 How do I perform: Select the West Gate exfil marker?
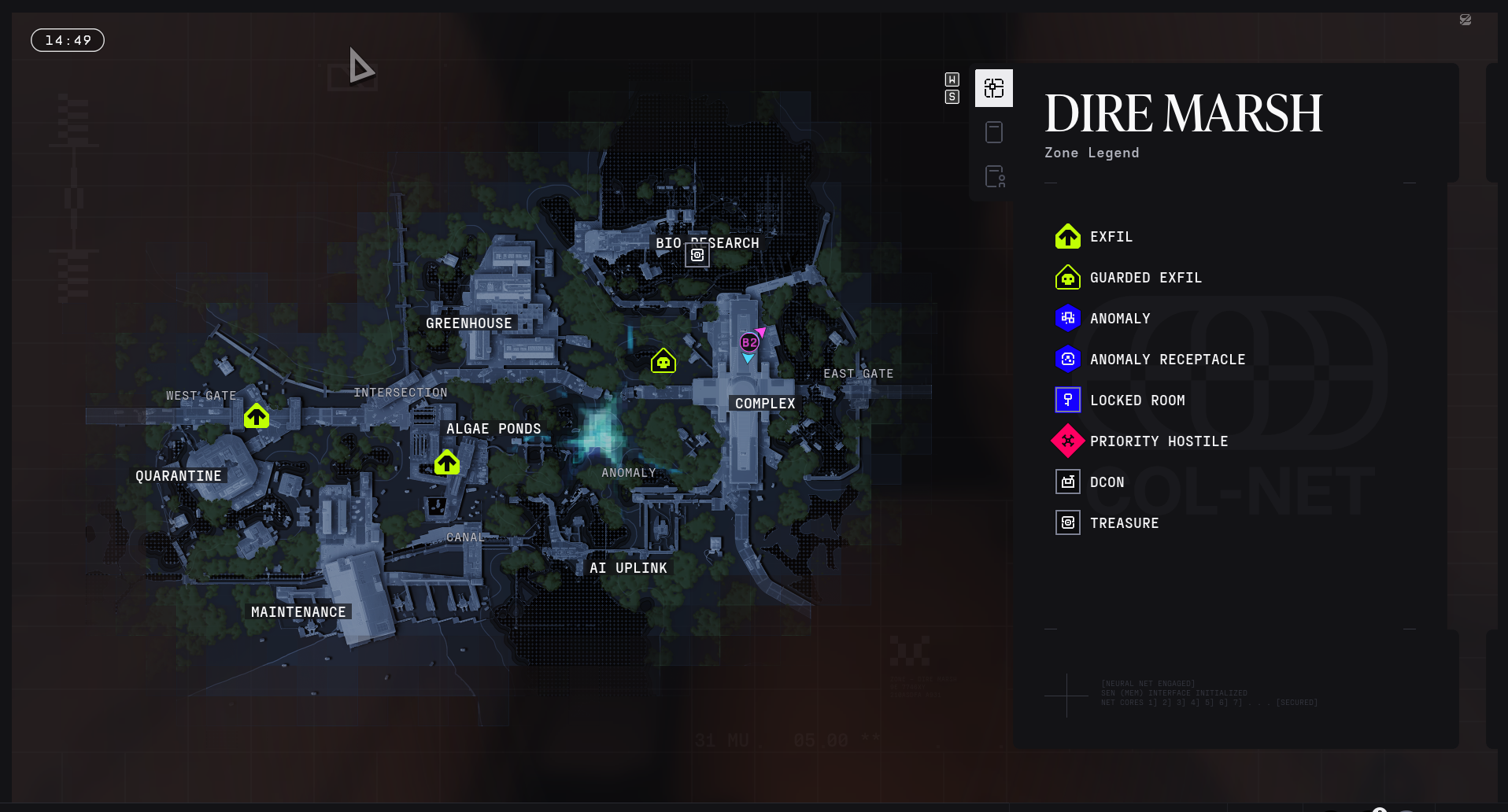click(x=257, y=415)
